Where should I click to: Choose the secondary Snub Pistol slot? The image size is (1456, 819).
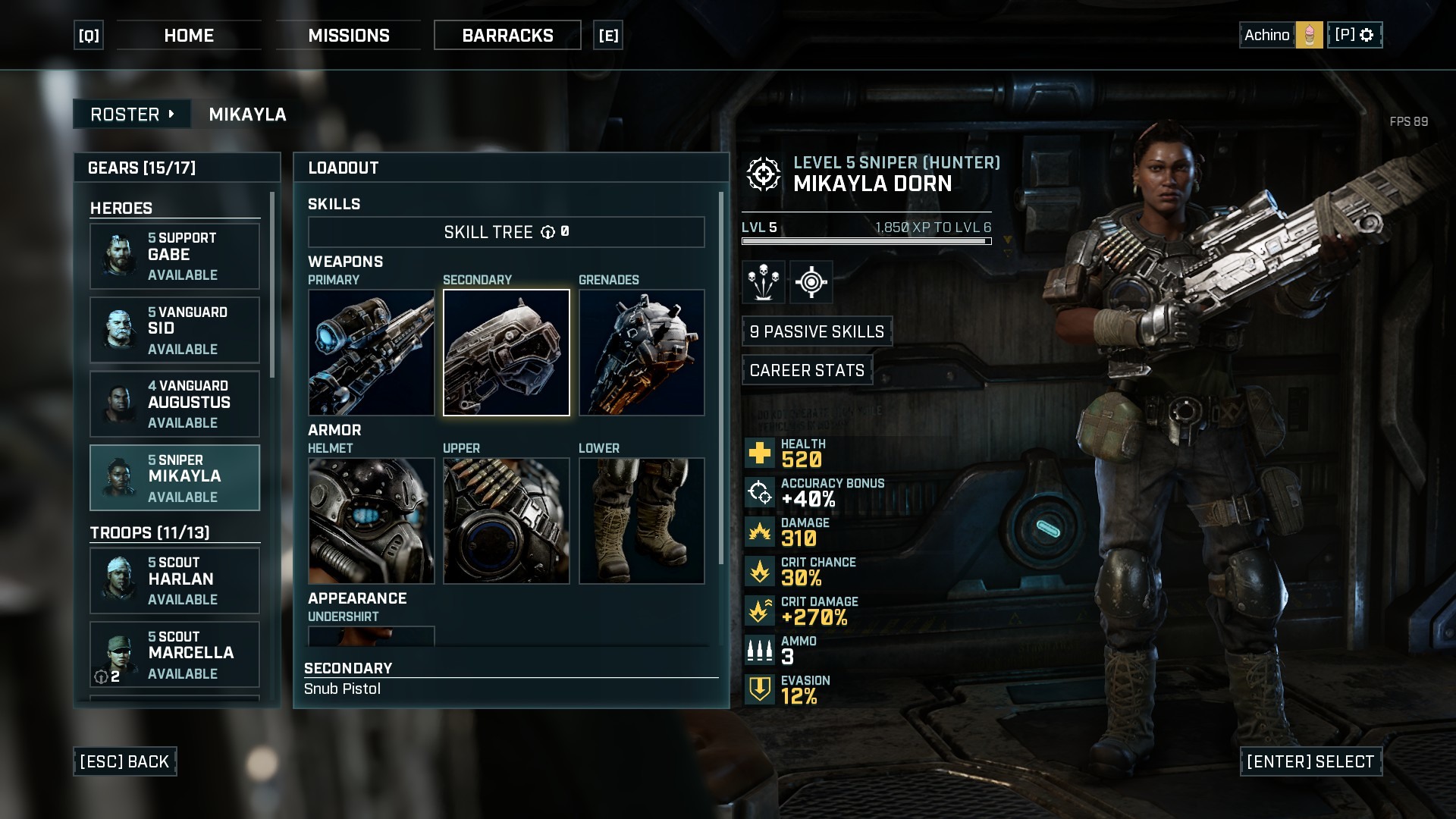(x=507, y=353)
